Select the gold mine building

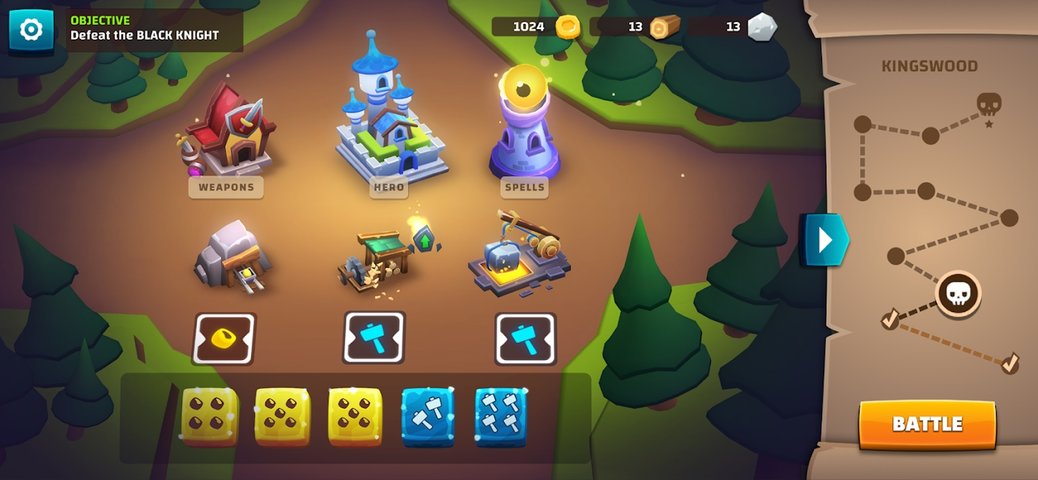click(232, 255)
